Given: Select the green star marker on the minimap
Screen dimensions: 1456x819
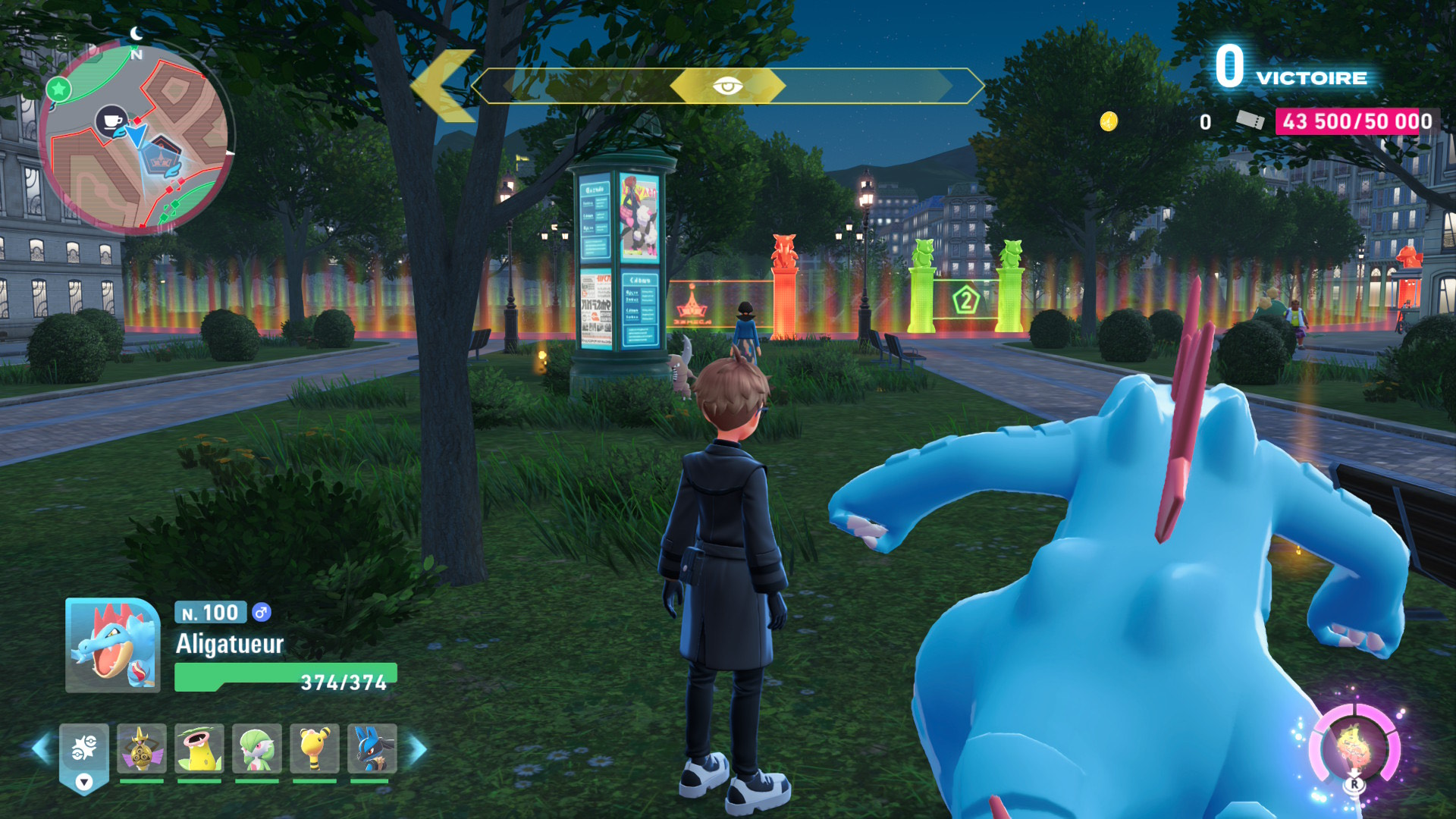Looking at the screenshot, I should click(58, 89).
